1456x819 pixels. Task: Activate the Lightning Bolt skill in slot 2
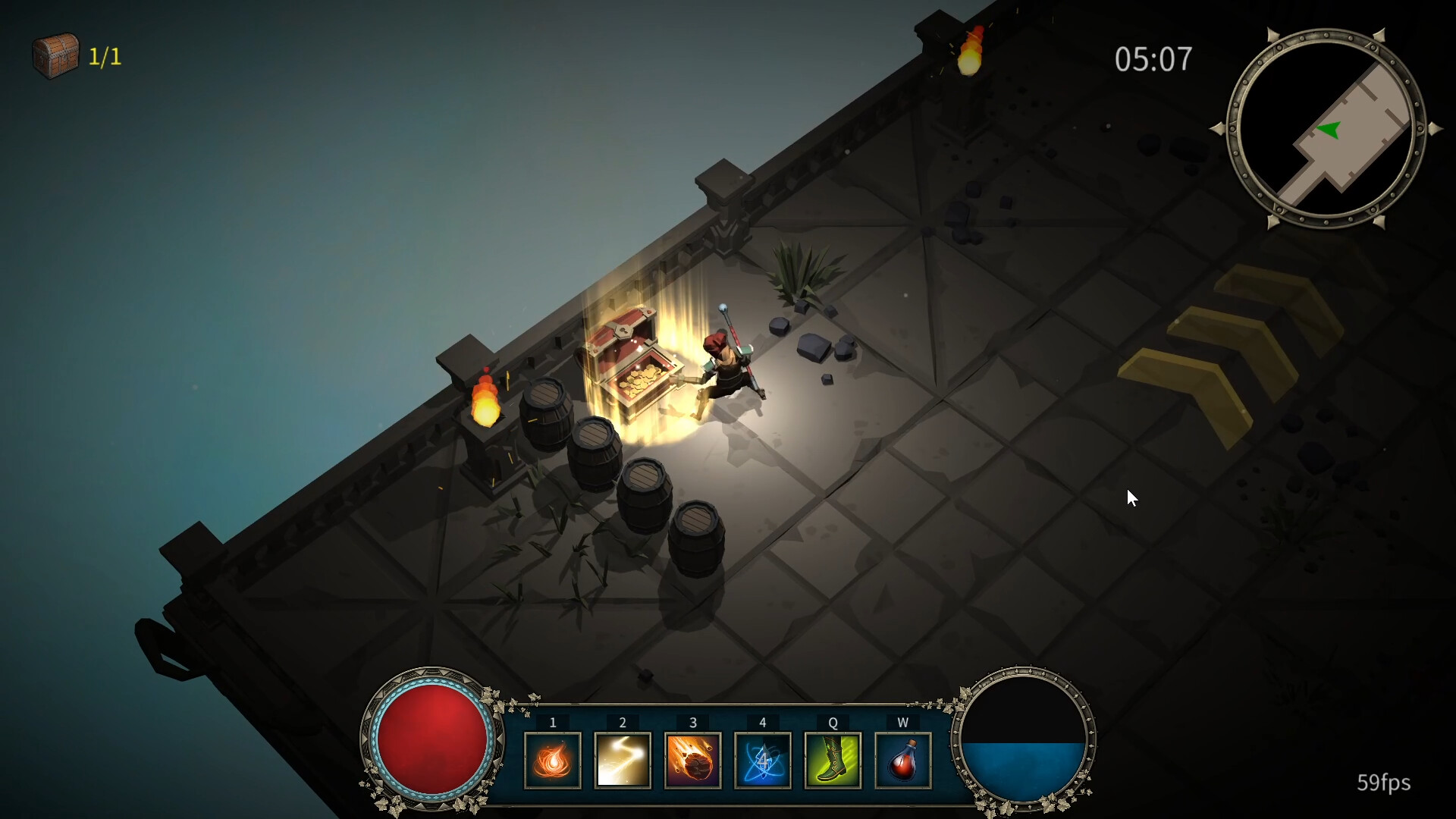coord(623,761)
